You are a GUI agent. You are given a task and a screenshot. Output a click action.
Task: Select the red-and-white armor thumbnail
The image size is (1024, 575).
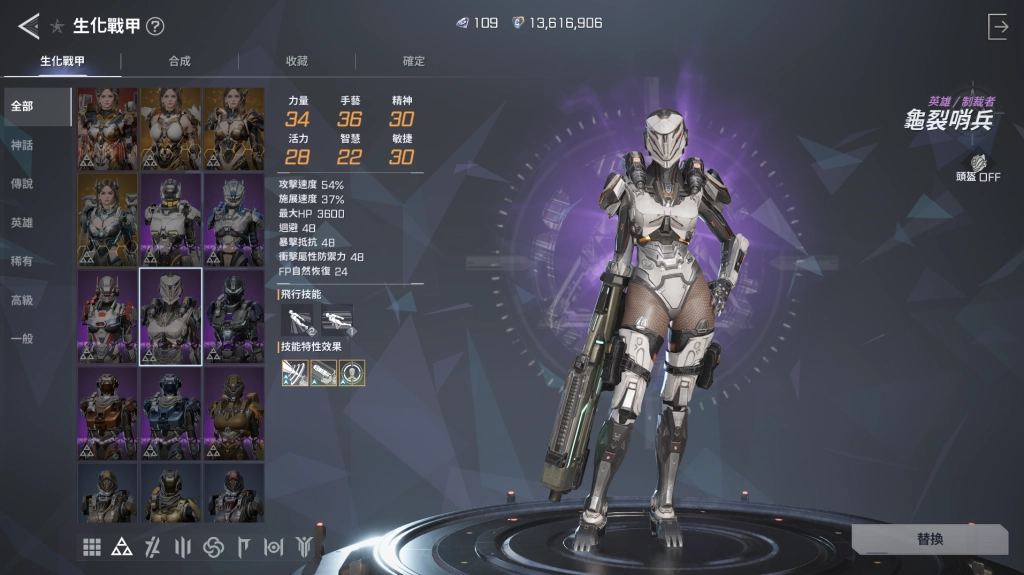point(108,317)
